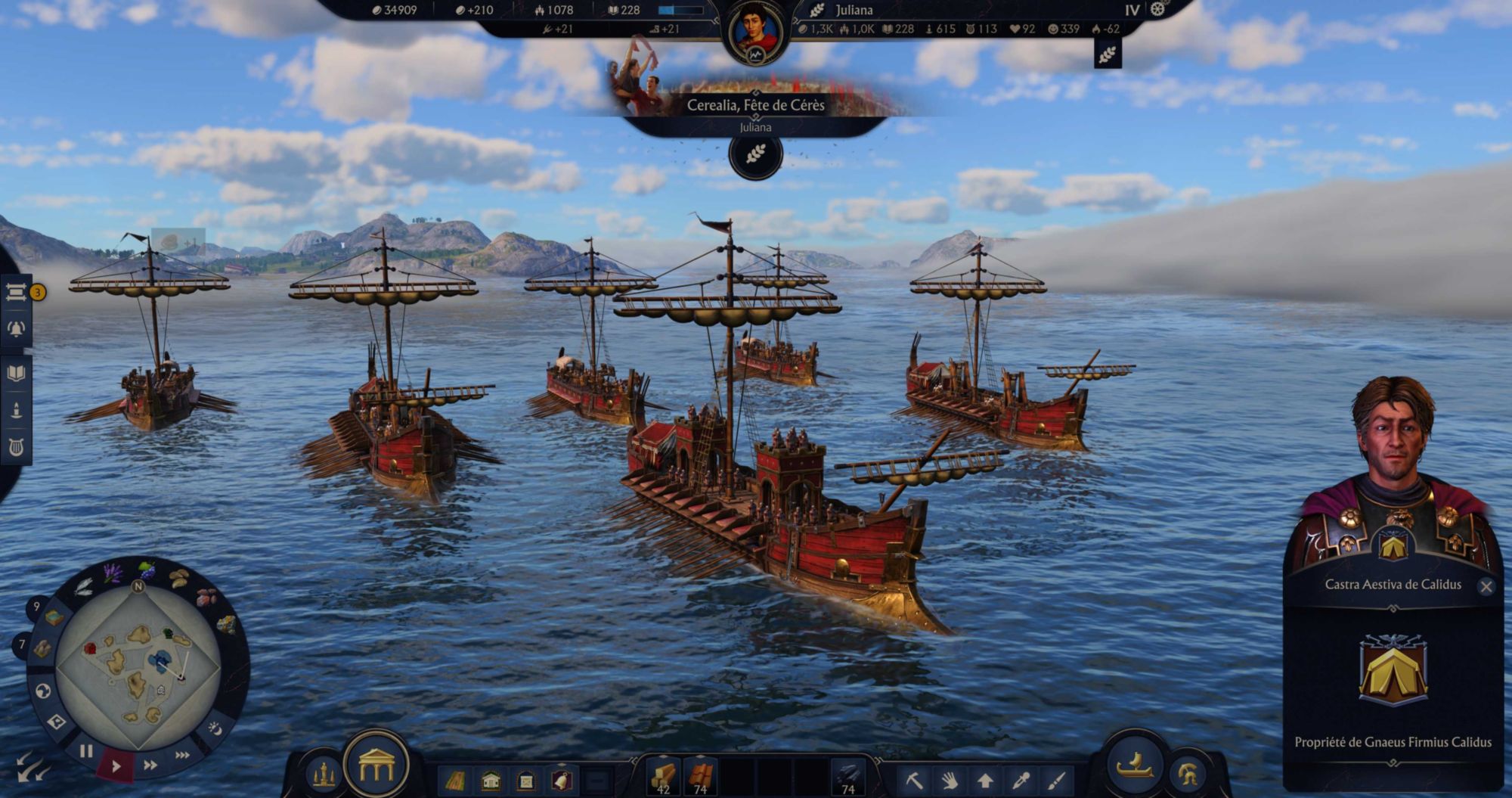This screenshot has height=798, width=1512.
Task: Open the lyre icon on left sidebar
Action: [16, 447]
